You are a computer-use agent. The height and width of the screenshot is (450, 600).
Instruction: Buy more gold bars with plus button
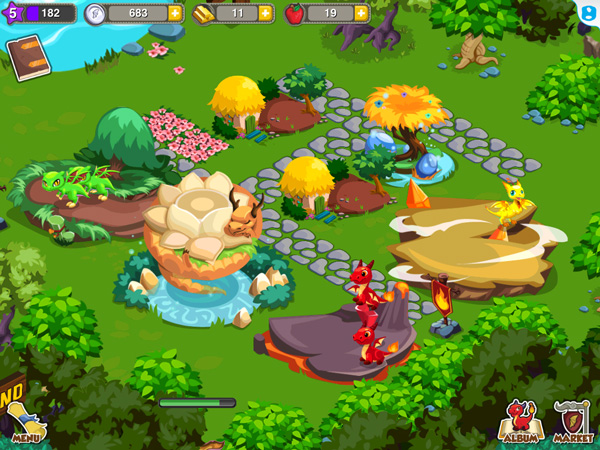click(x=265, y=13)
